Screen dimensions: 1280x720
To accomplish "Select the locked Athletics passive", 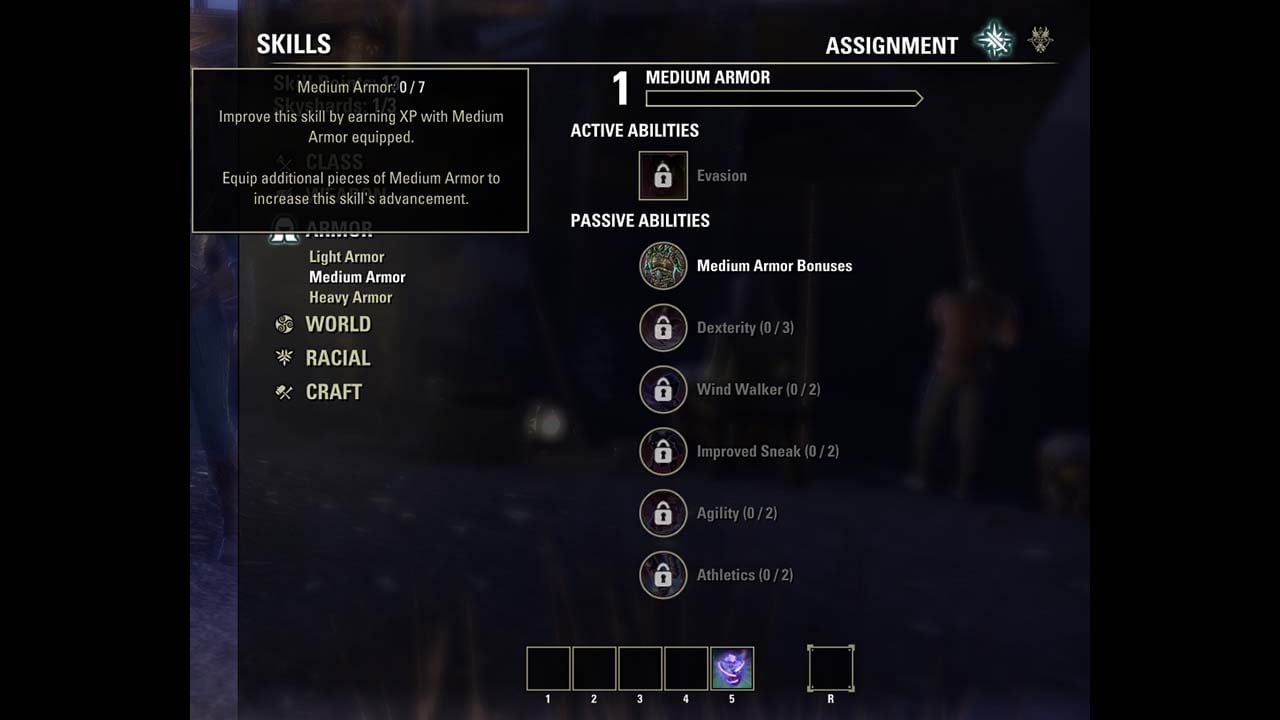I will coord(663,576).
